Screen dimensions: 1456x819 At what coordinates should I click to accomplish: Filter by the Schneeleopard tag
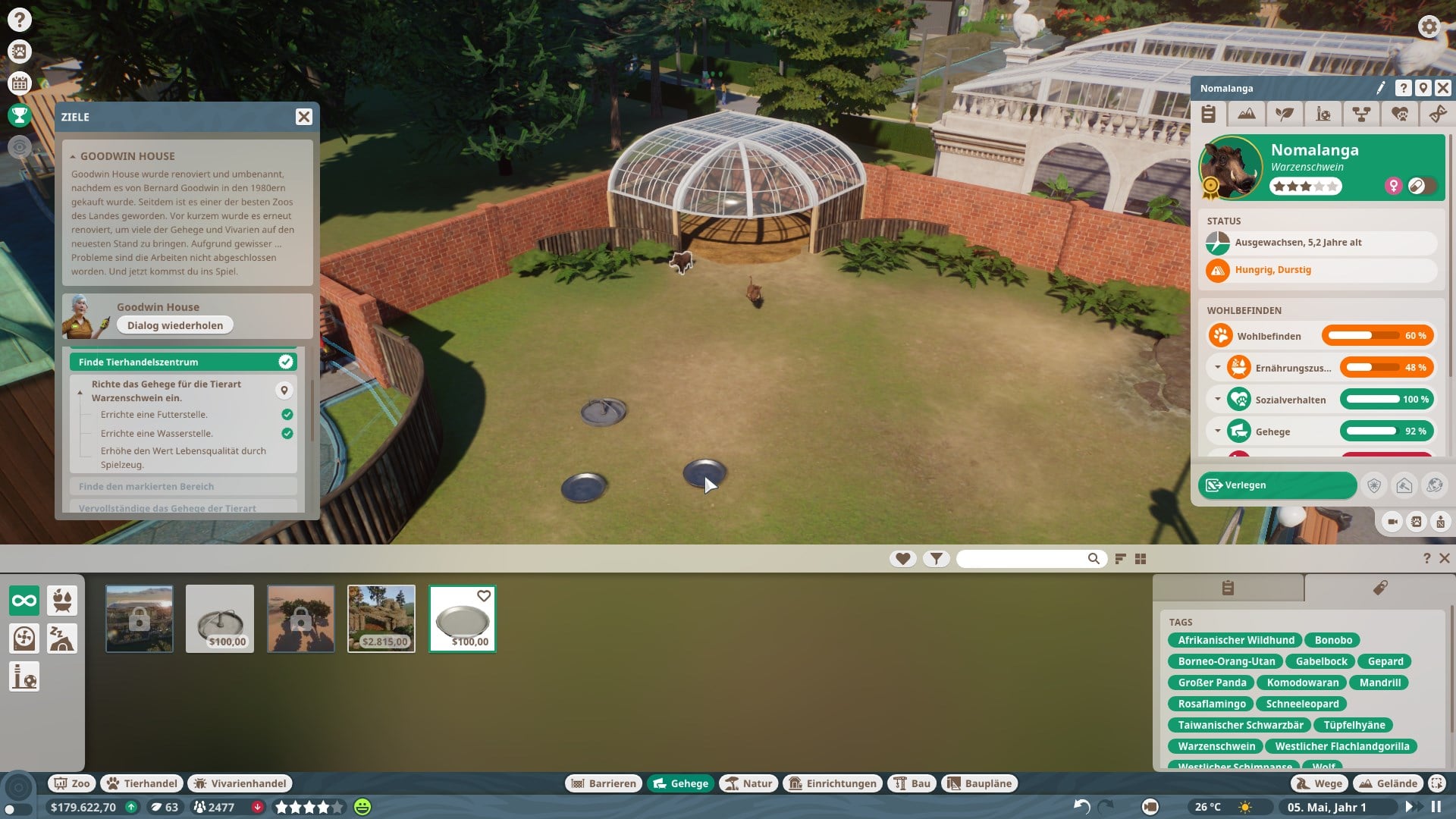point(1302,704)
